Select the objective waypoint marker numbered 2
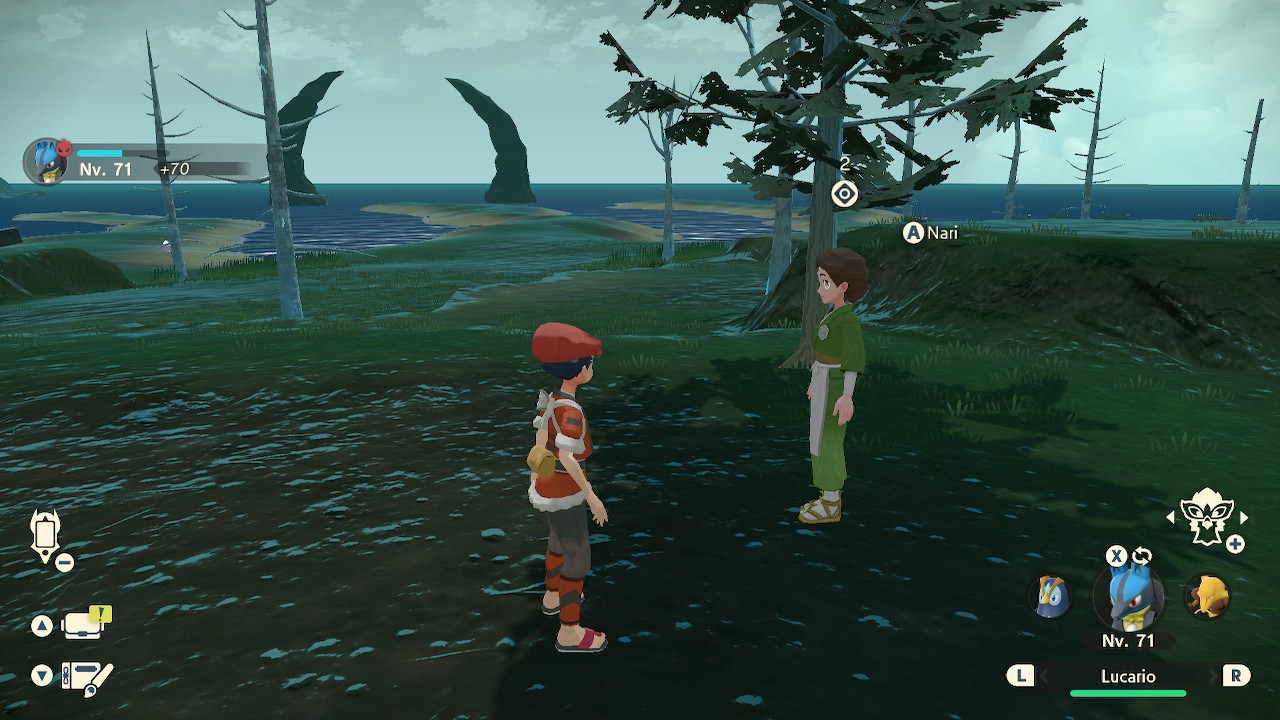This screenshot has width=1280, height=720. tap(845, 193)
